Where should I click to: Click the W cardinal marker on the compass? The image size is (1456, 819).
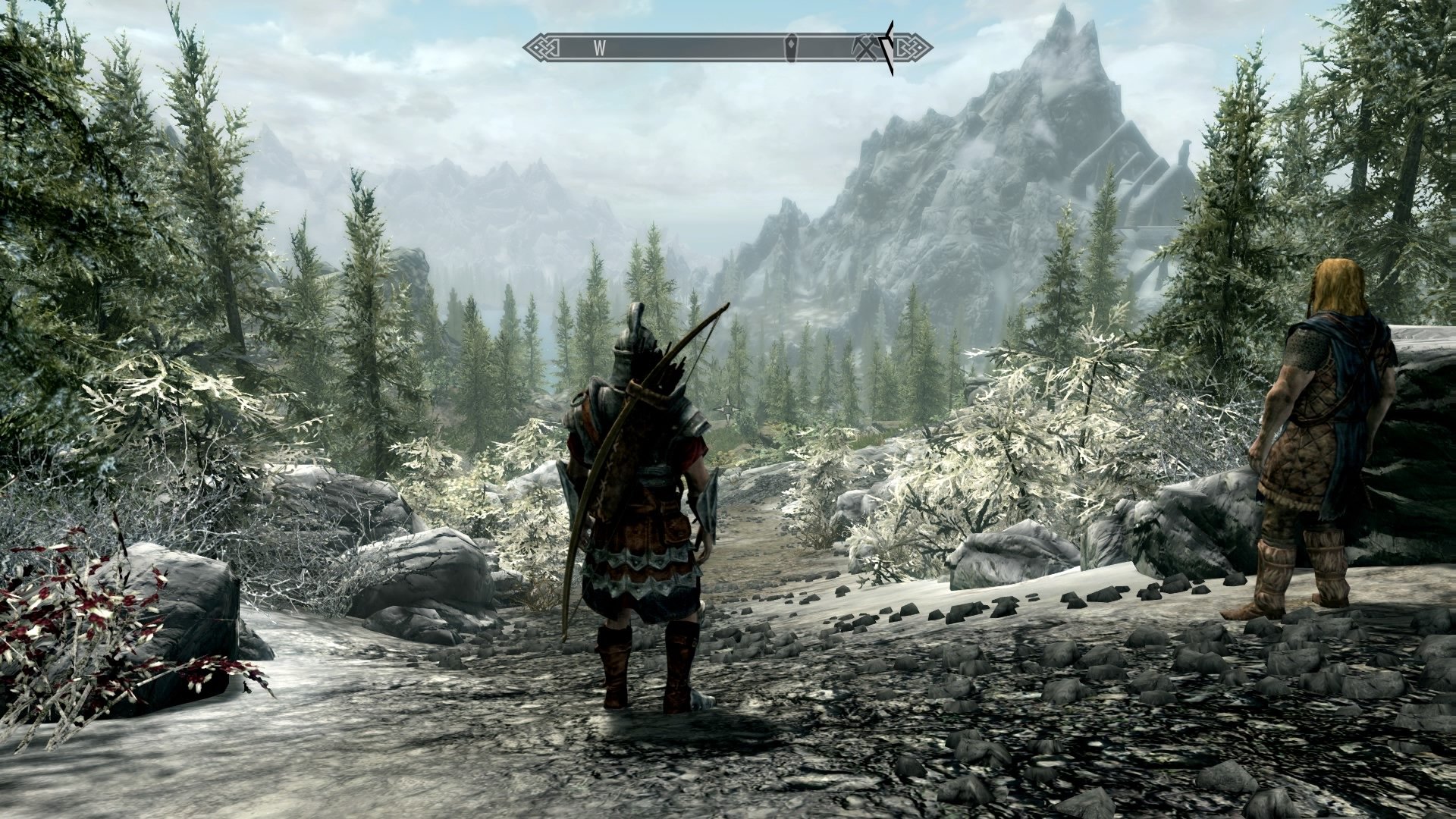pyautogui.click(x=600, y=47)
